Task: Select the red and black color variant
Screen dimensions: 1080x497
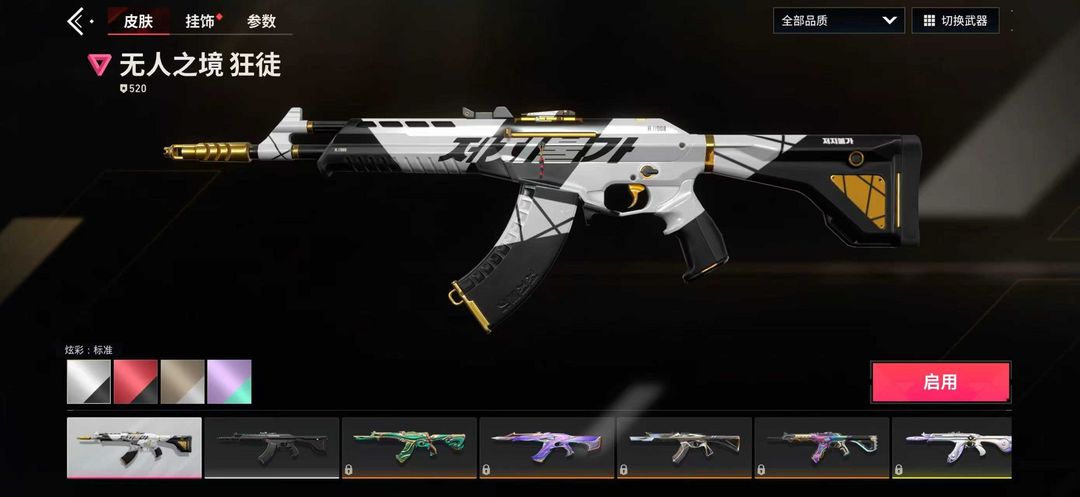Action: (135, 382)
